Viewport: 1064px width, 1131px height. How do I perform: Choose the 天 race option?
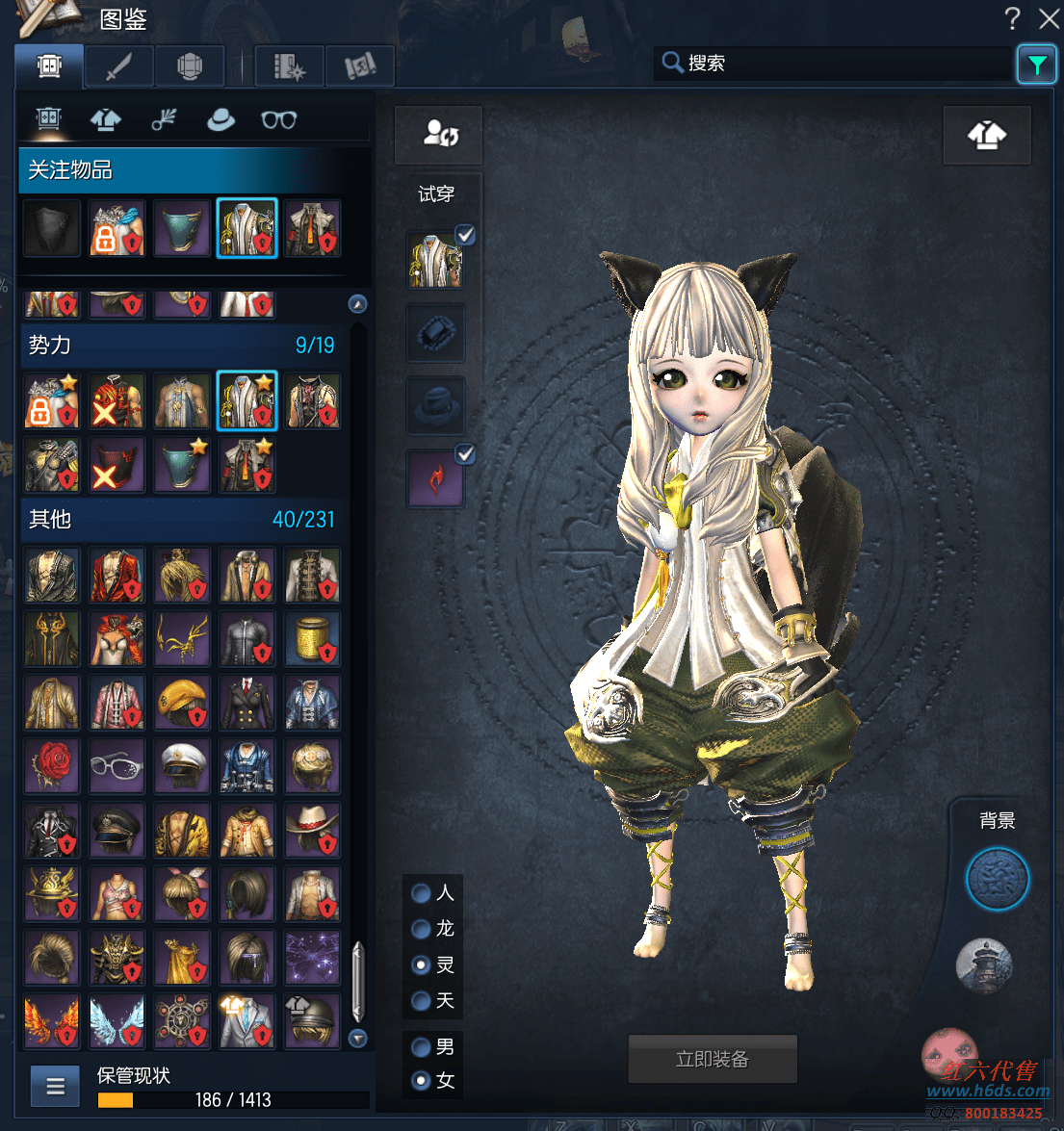pyautogui.click(x=422, y=1001)
